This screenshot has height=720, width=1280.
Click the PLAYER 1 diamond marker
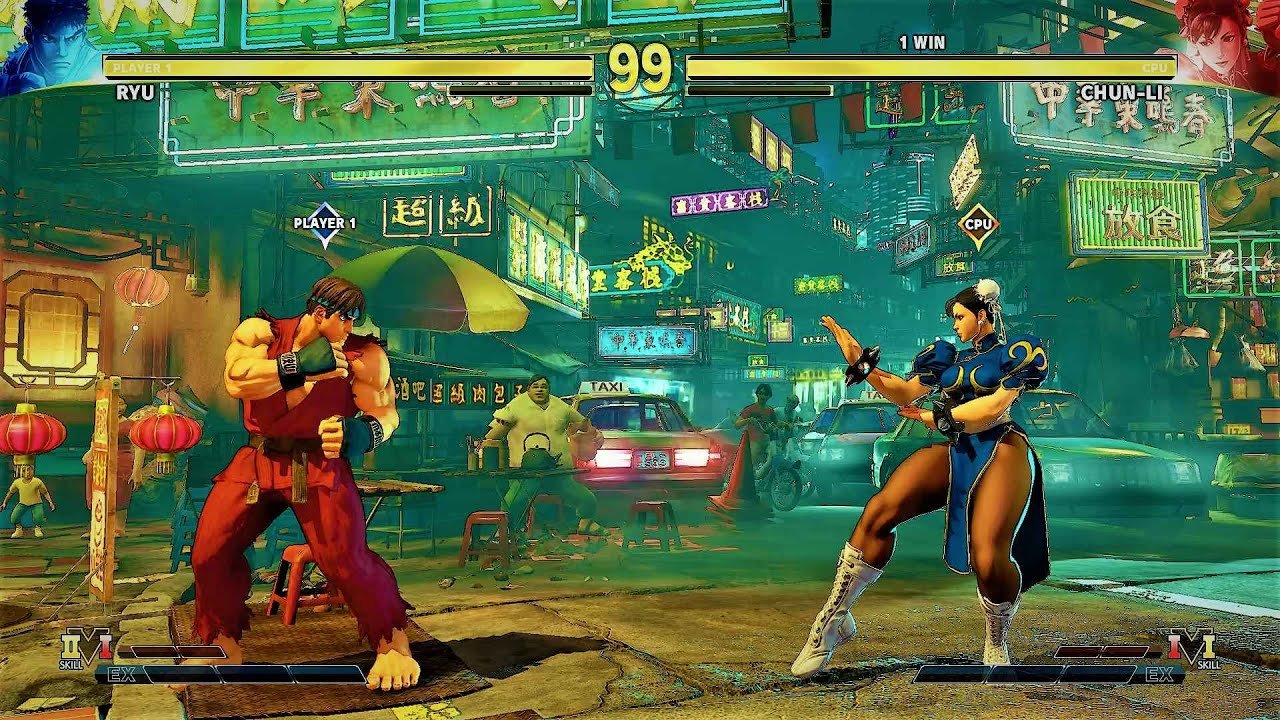coord(325,227)
